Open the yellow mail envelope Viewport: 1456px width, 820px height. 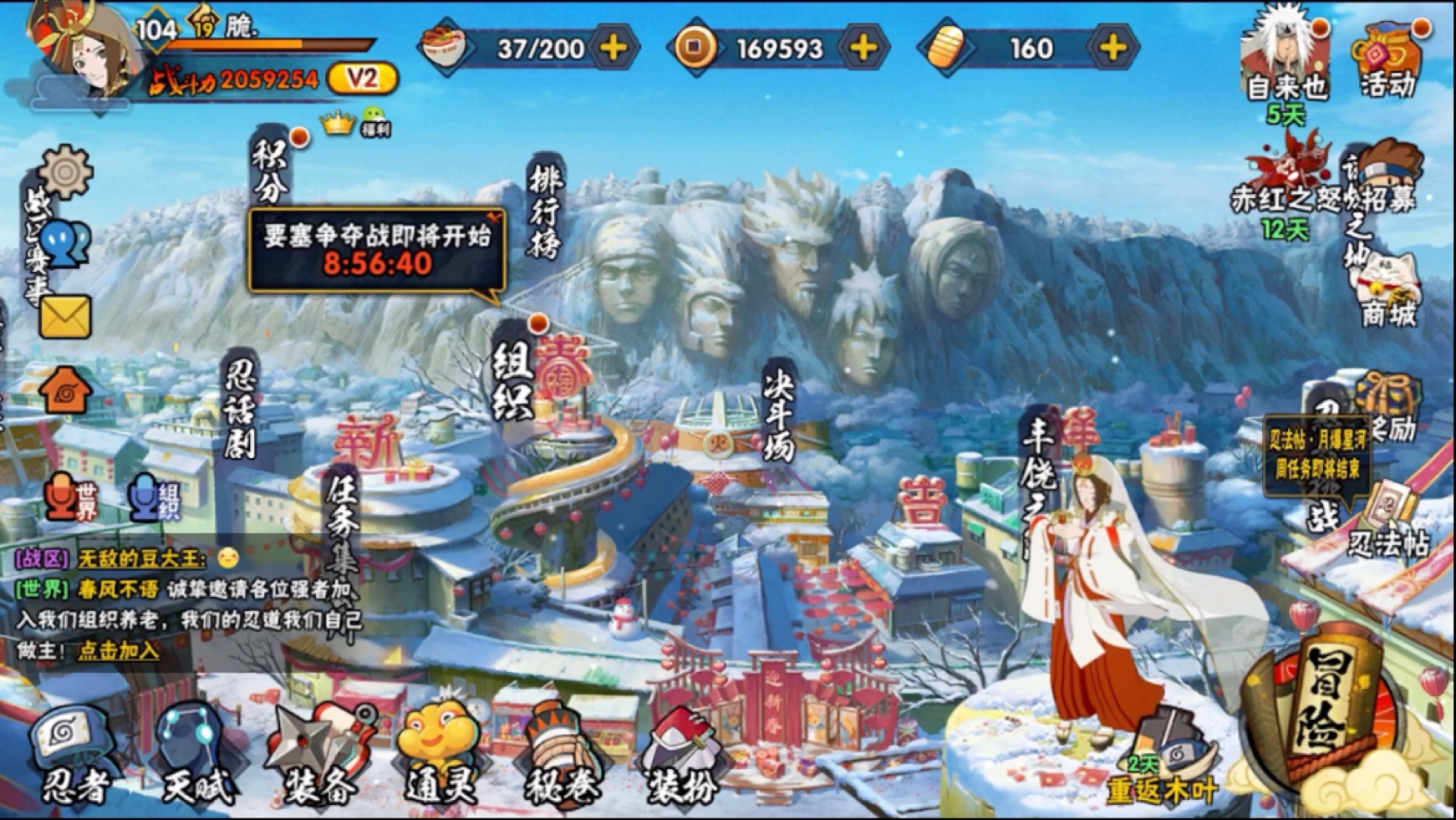click(x=65, y=317)
